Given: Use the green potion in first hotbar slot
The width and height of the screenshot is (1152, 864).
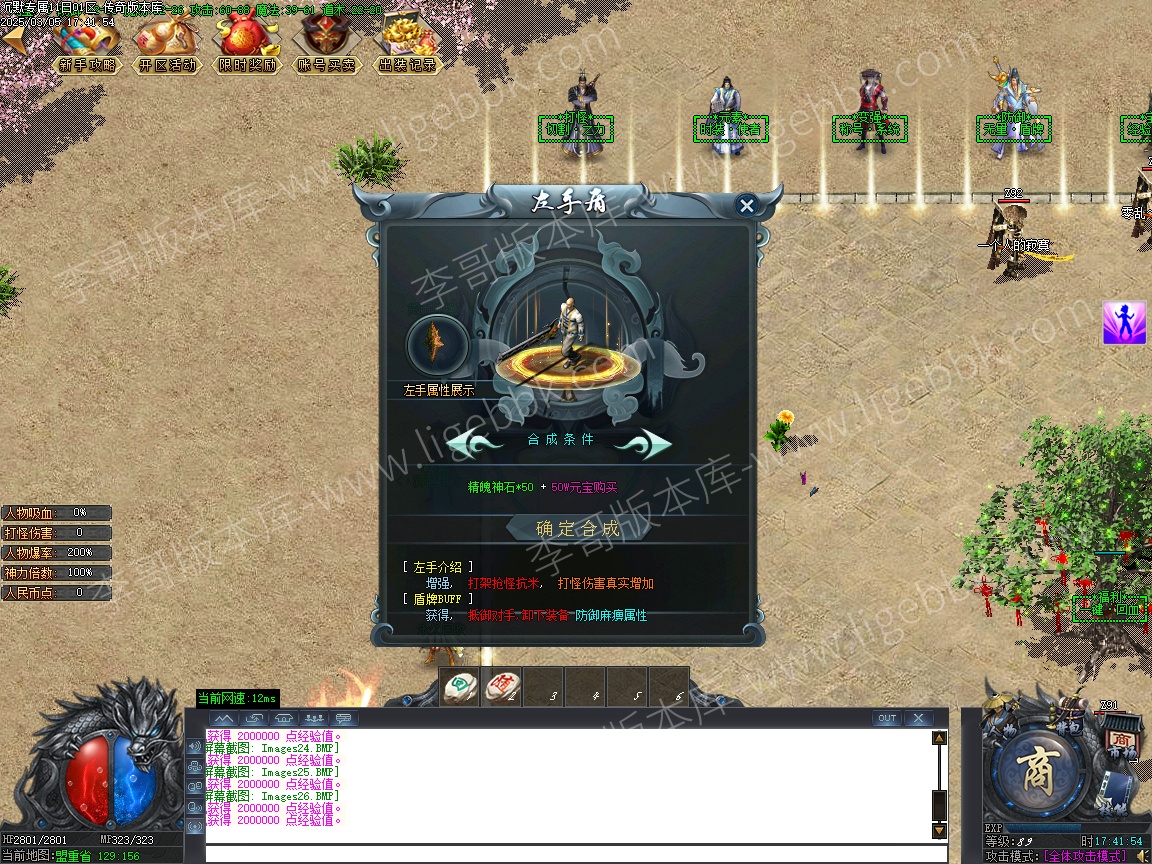Looking at the screenshot, I should [459, 686].
